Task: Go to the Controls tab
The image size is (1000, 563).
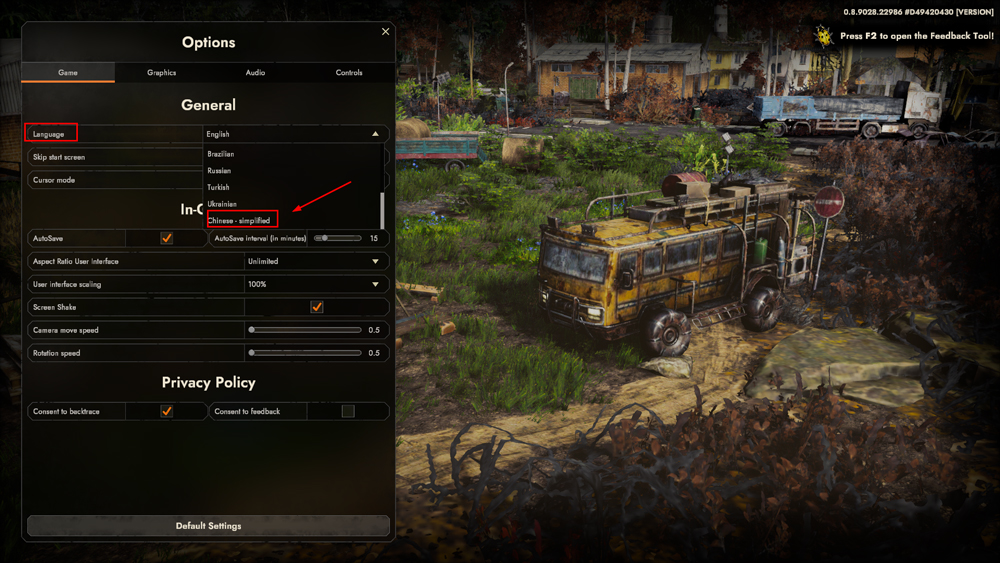Action: click(x=349, y=73)
